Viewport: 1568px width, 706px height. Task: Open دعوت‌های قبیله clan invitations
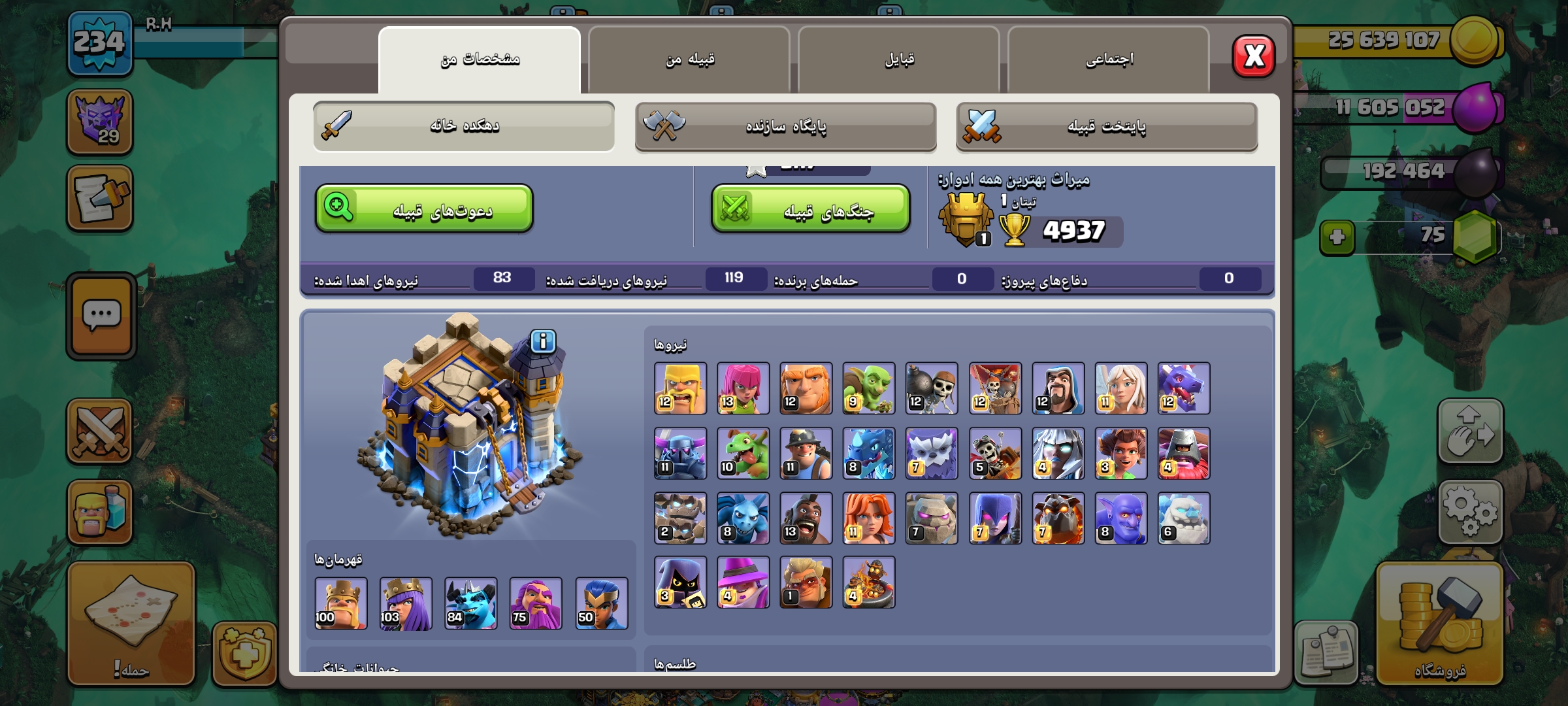[424, 209]
